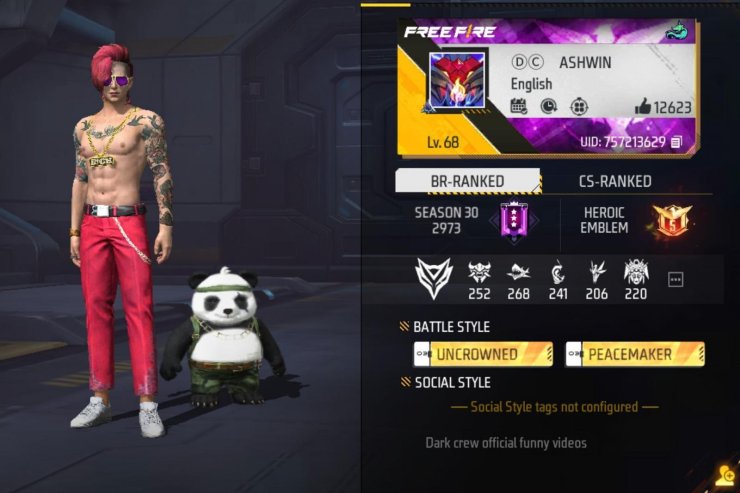Viewport: 740px width, 493px height.
Task: Show more badges with the three-dot button
Action: tap(675, 280)
